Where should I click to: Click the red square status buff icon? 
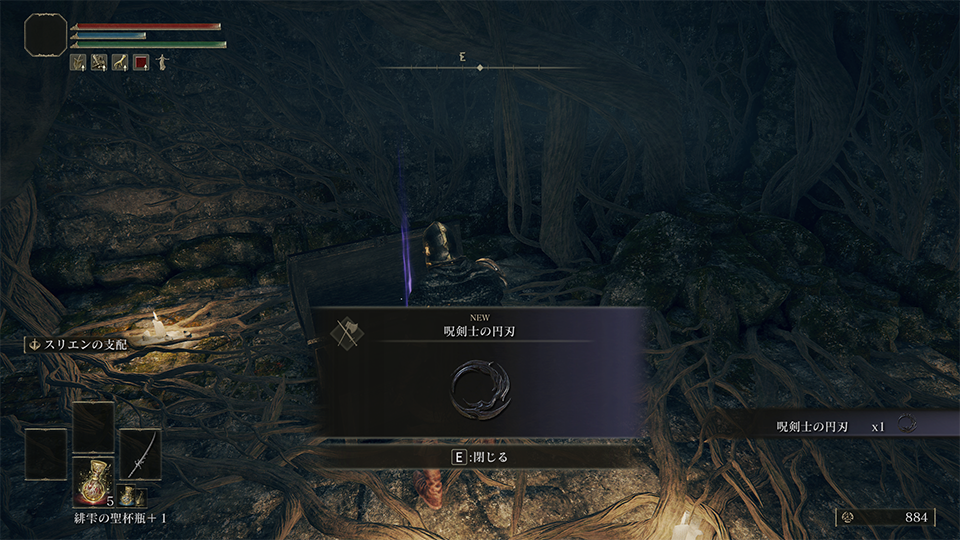pos(141,62)
